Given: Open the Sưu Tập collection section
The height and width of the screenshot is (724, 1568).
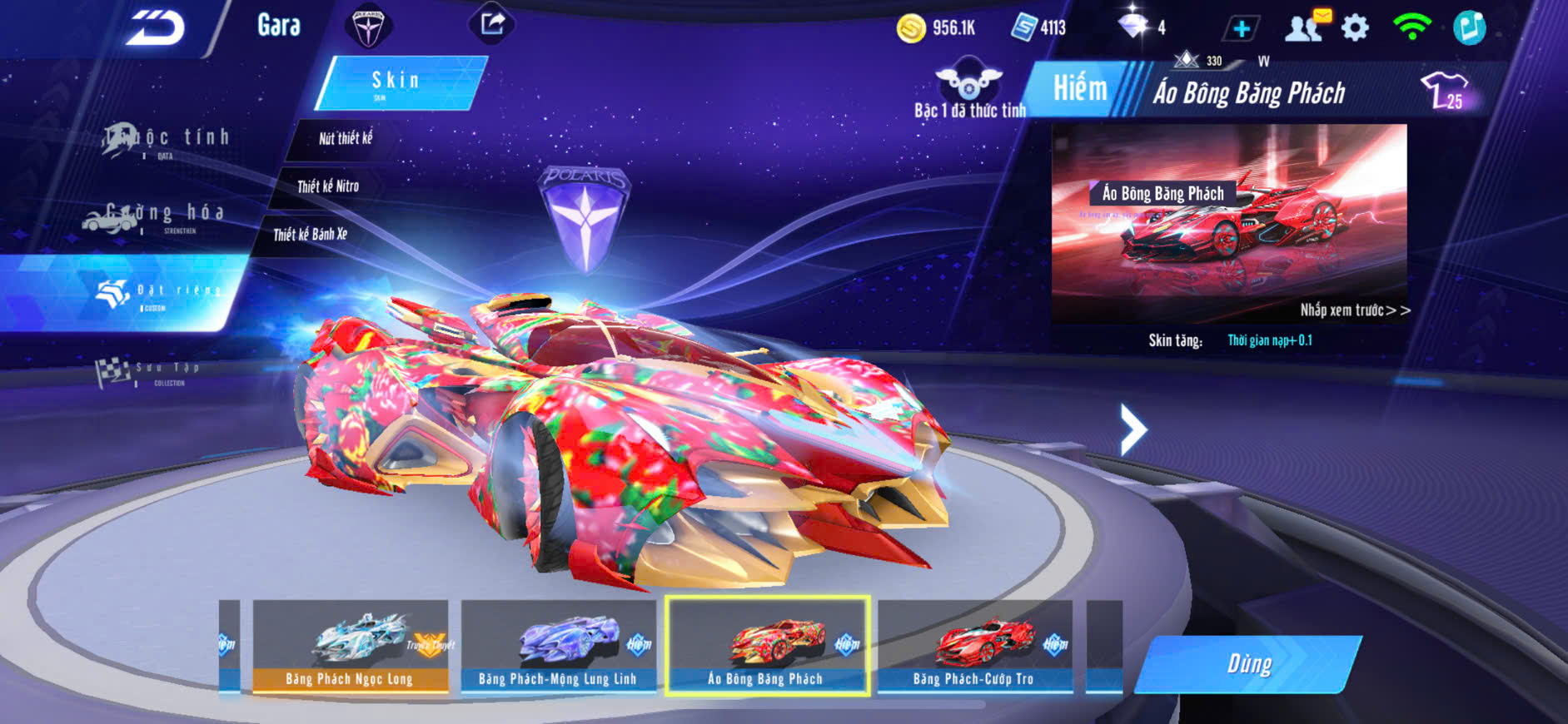Looking at the screenshot, I should (150, 372).
